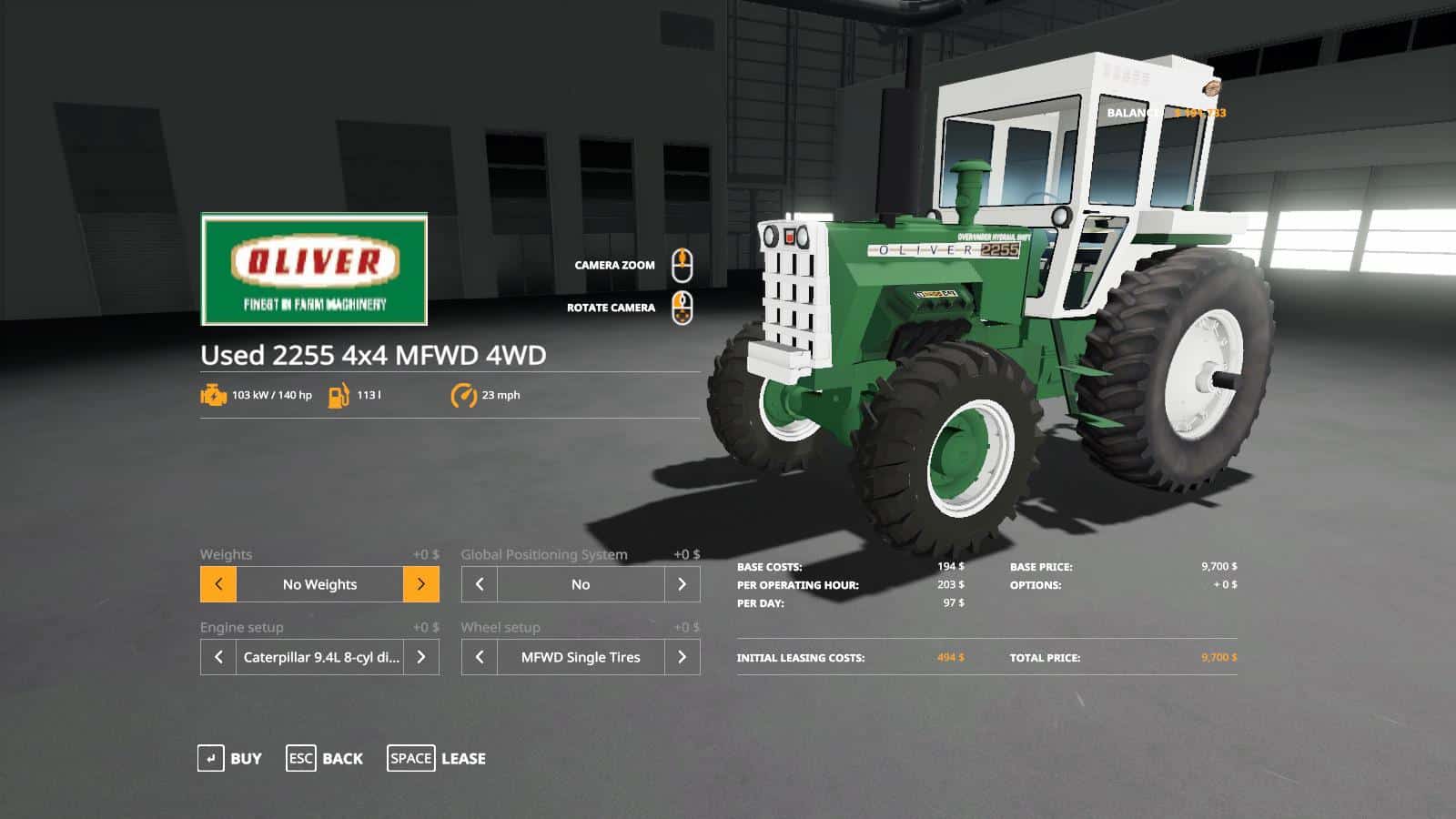Click the left arrow under Weights

(x=217, y=584)
